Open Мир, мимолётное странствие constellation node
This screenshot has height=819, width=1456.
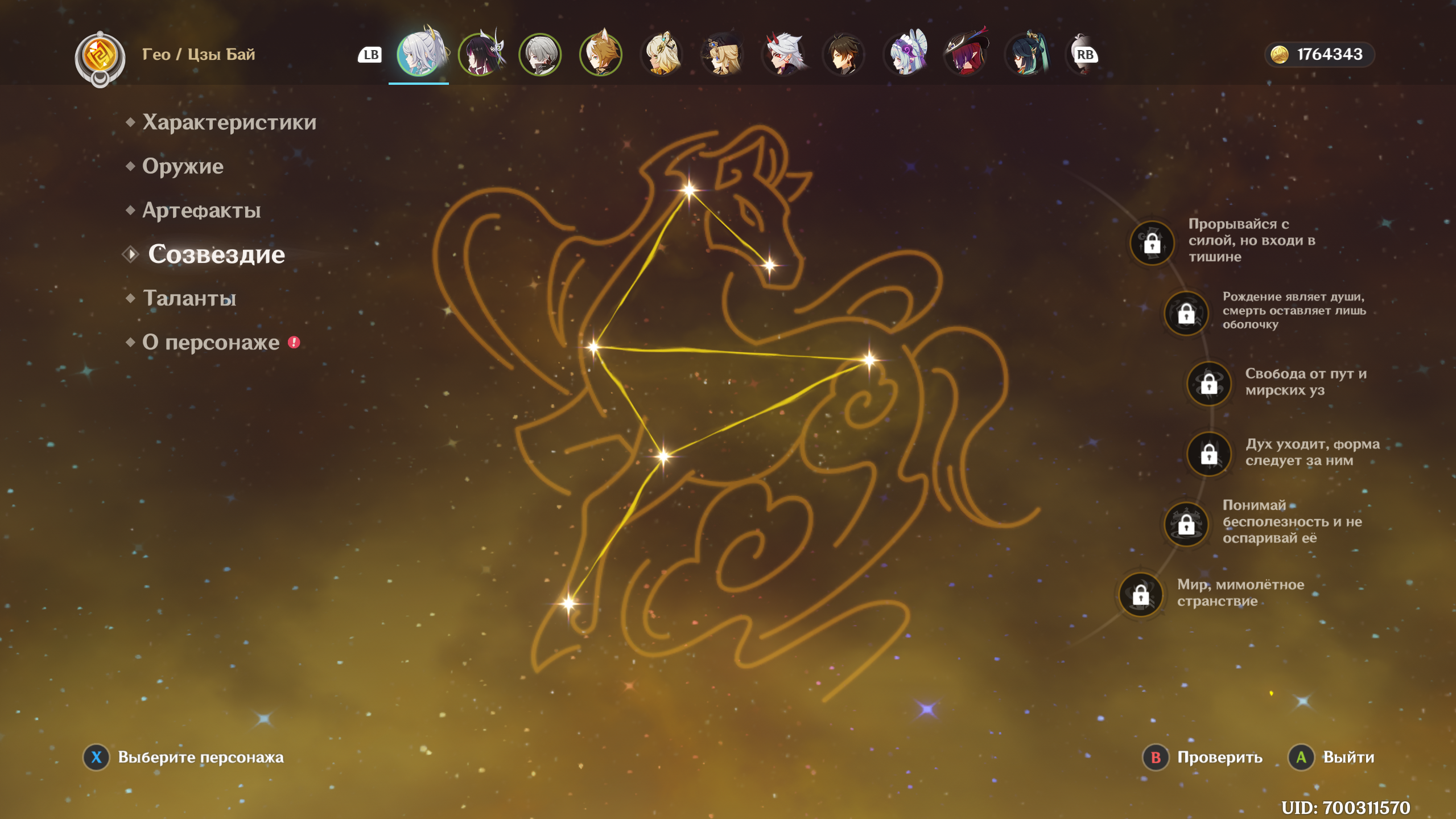1140,595
